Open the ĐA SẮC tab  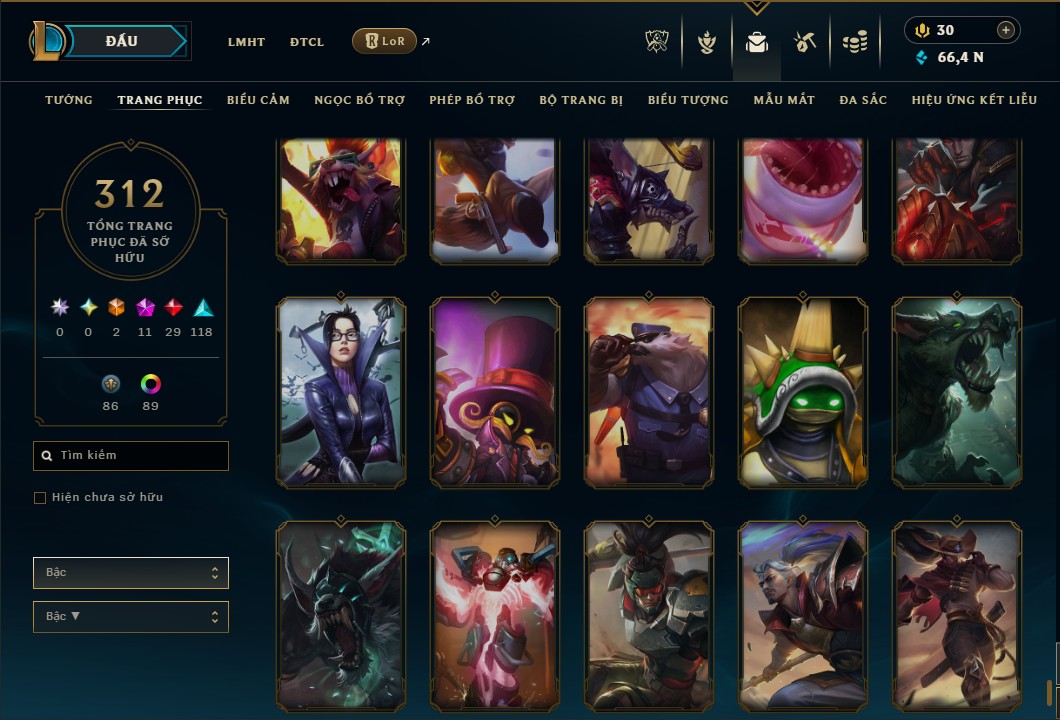coord(863,100)
